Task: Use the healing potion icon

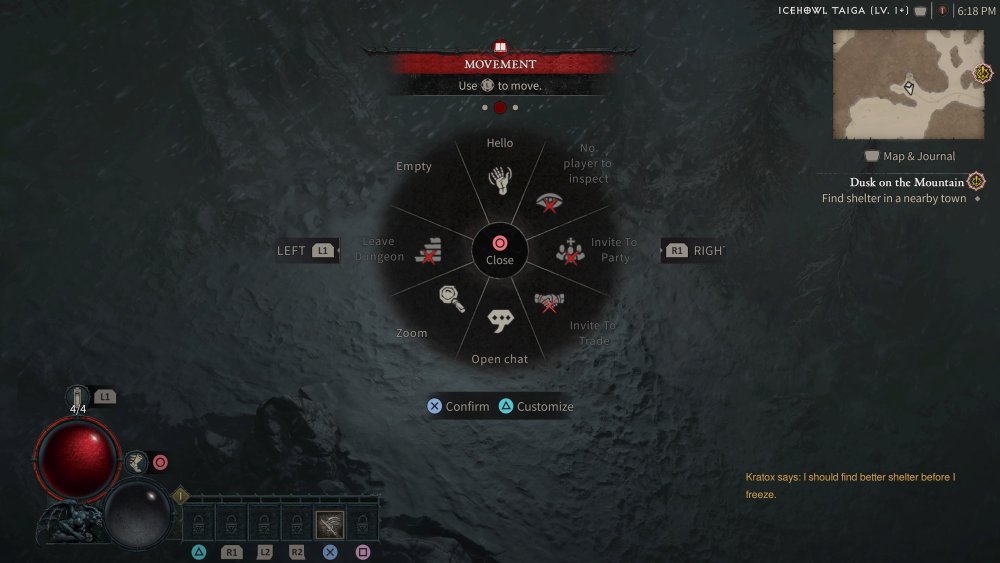Action: (79, 397)
